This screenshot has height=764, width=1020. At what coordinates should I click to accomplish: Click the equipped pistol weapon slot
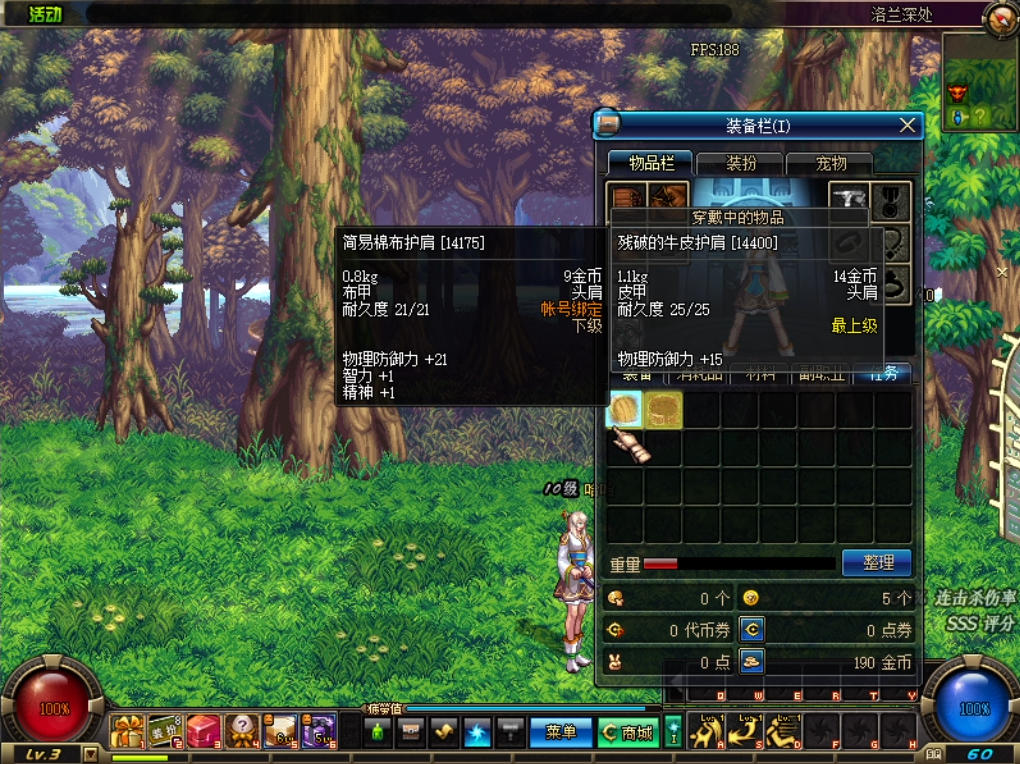849,198
